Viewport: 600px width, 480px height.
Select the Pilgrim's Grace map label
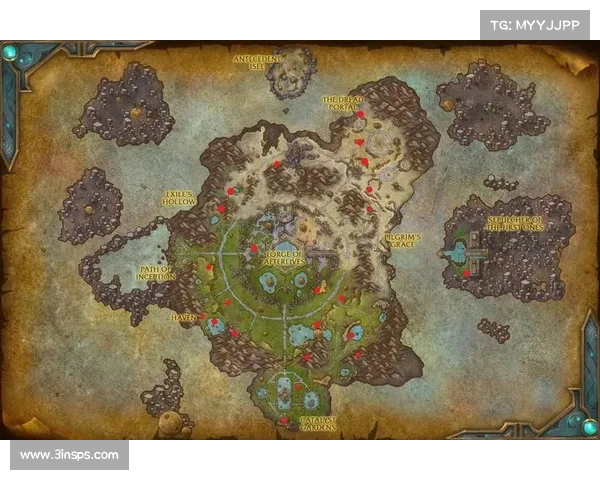pyautogui.click(x=403, y=240)
